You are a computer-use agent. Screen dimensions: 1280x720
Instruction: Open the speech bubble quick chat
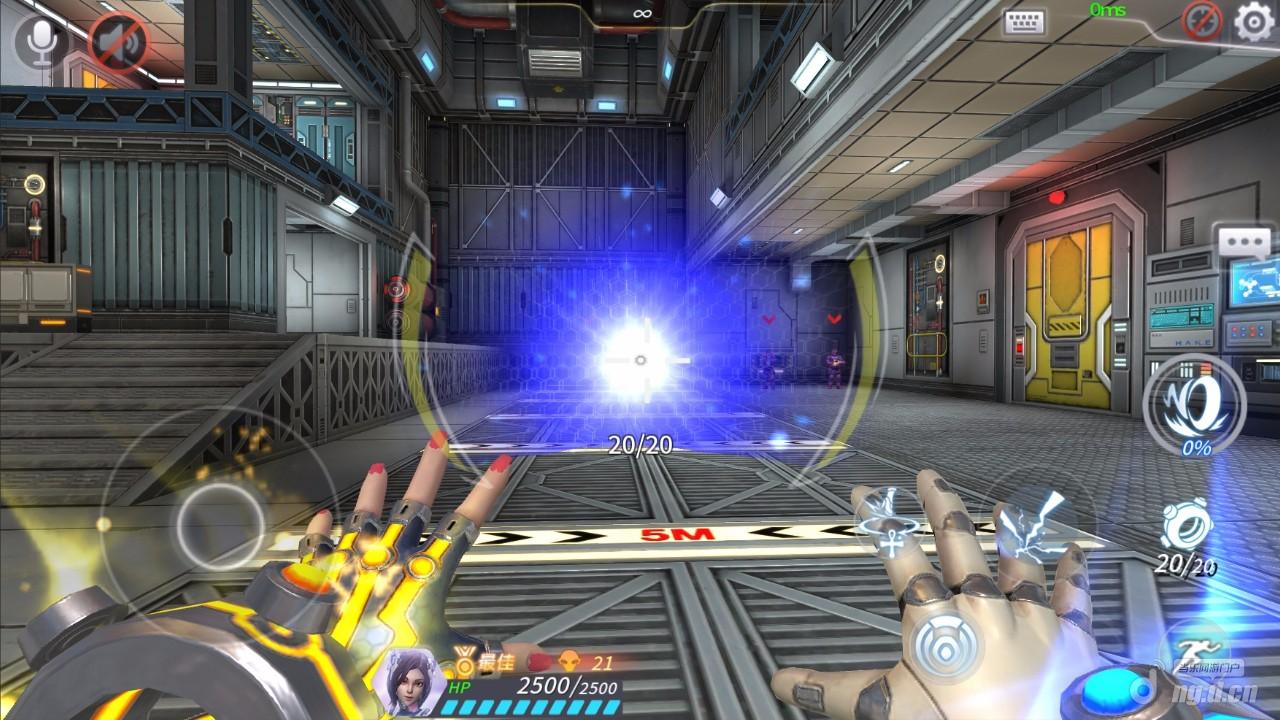point(1243,243)
